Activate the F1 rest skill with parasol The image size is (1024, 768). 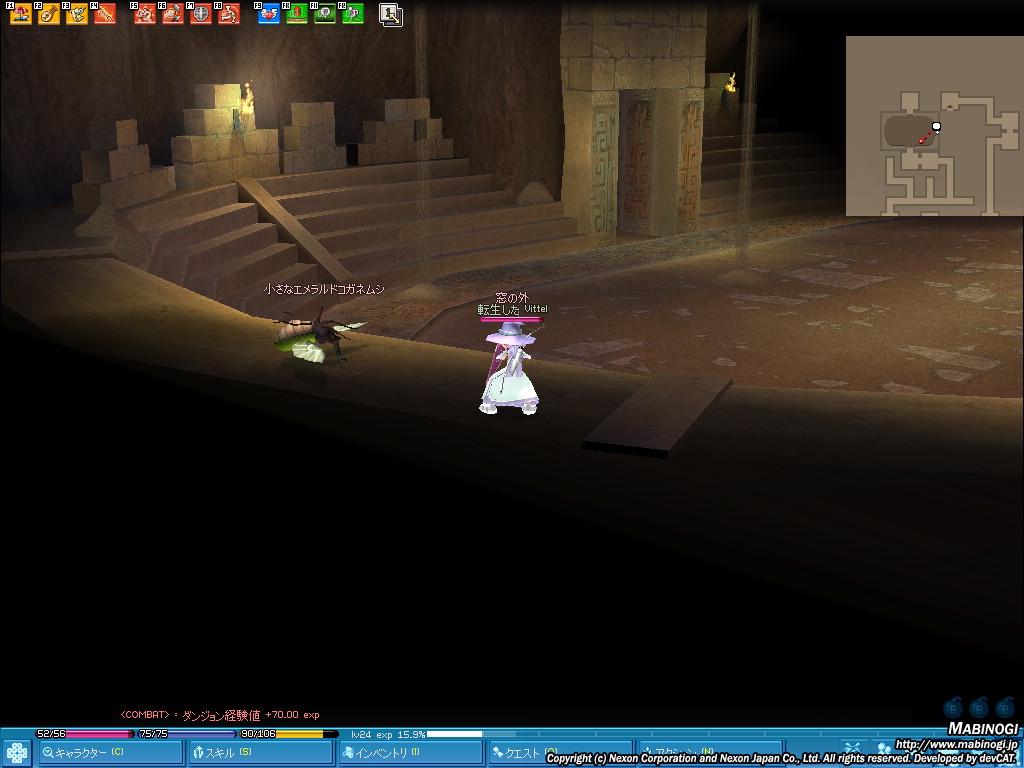point(21,14)
